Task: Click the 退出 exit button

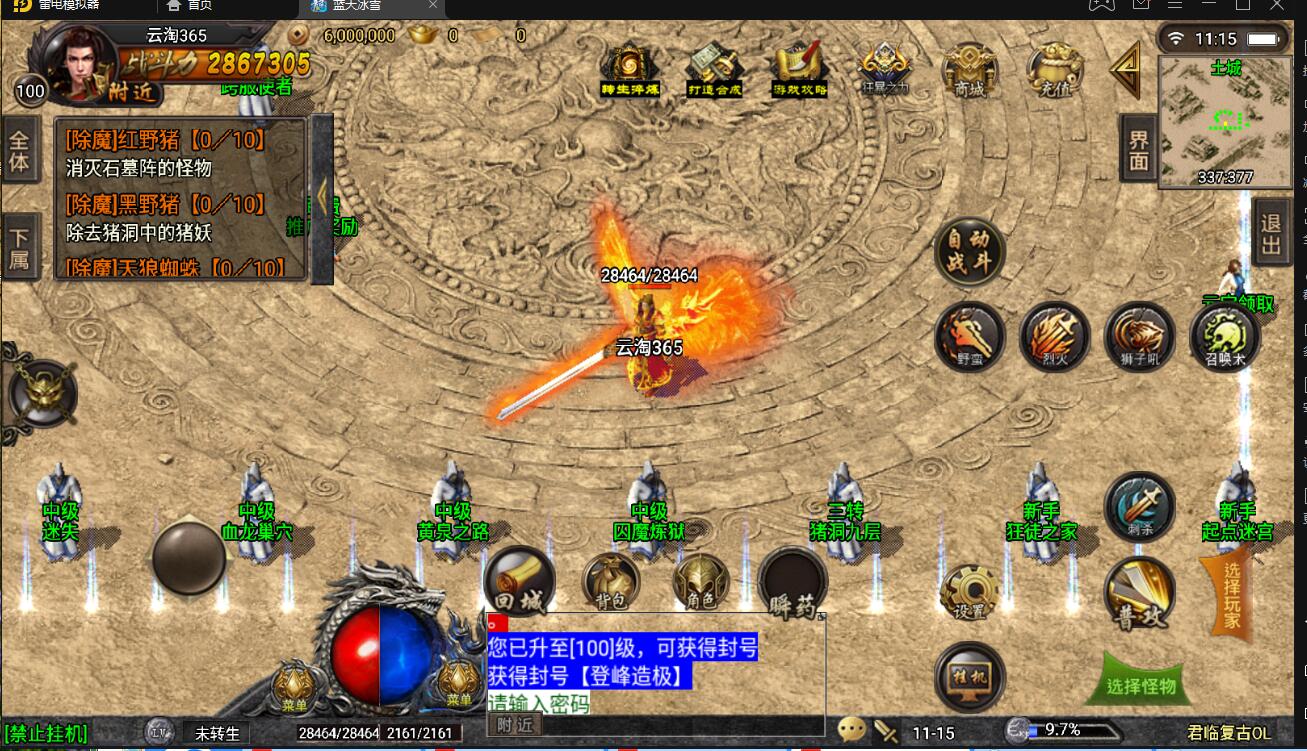Action: coord(1271,233)
